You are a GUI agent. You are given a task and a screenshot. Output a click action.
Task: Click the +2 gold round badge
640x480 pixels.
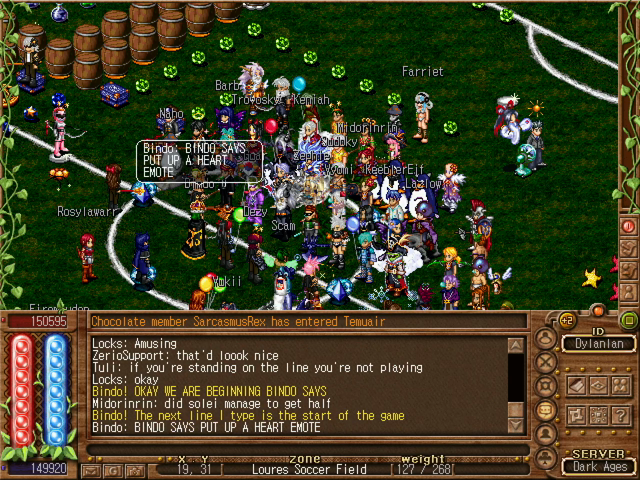tap(566, 322)
